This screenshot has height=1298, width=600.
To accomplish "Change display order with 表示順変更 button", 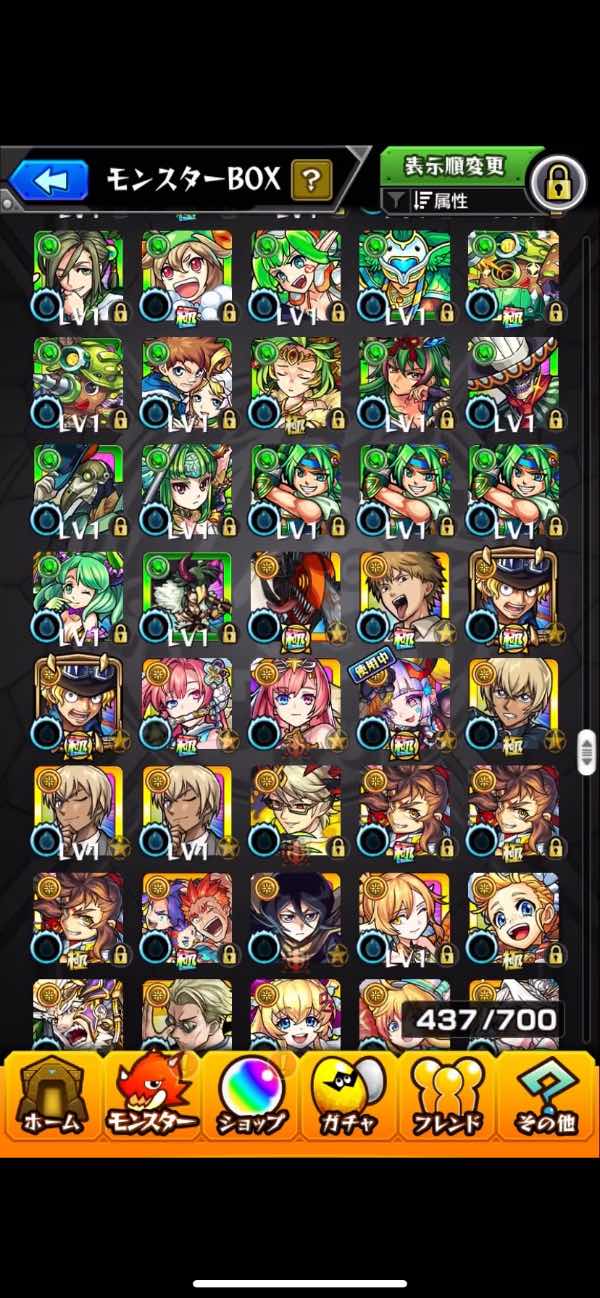I will [454, 166].
